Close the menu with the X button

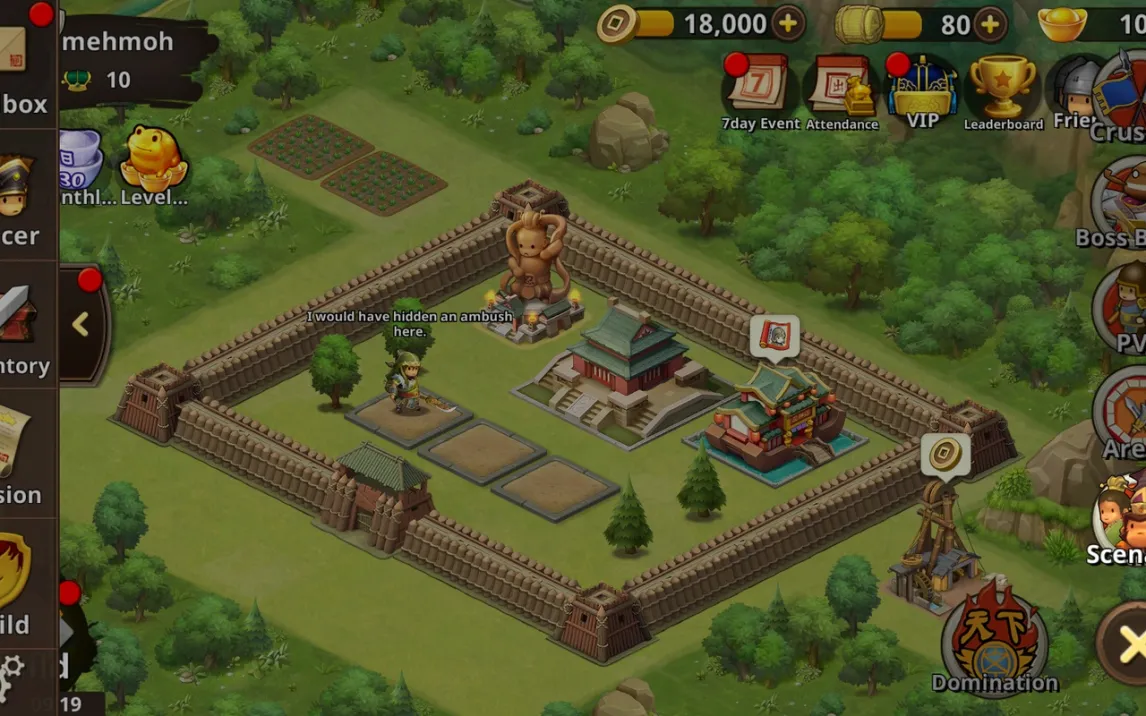coord(1128,645)
